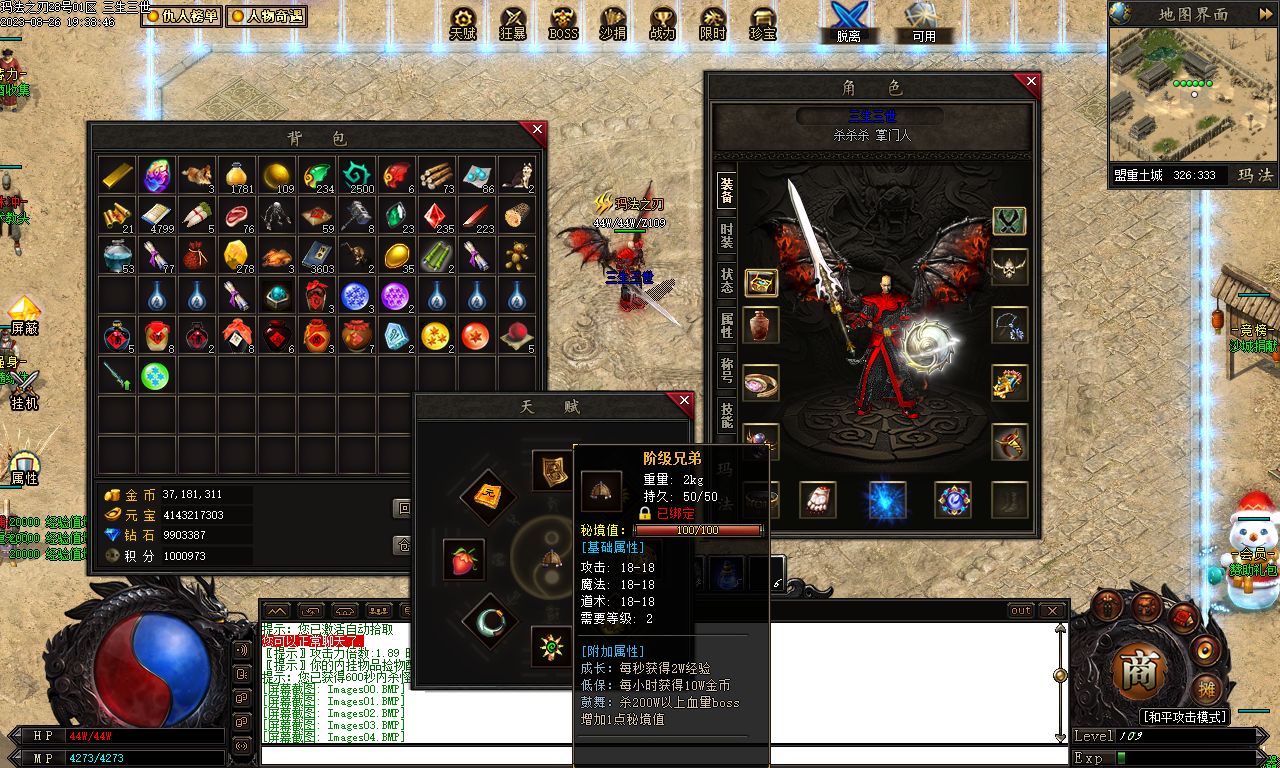Open the 限时 limited-time event
1280x768 pixels.
713,23
